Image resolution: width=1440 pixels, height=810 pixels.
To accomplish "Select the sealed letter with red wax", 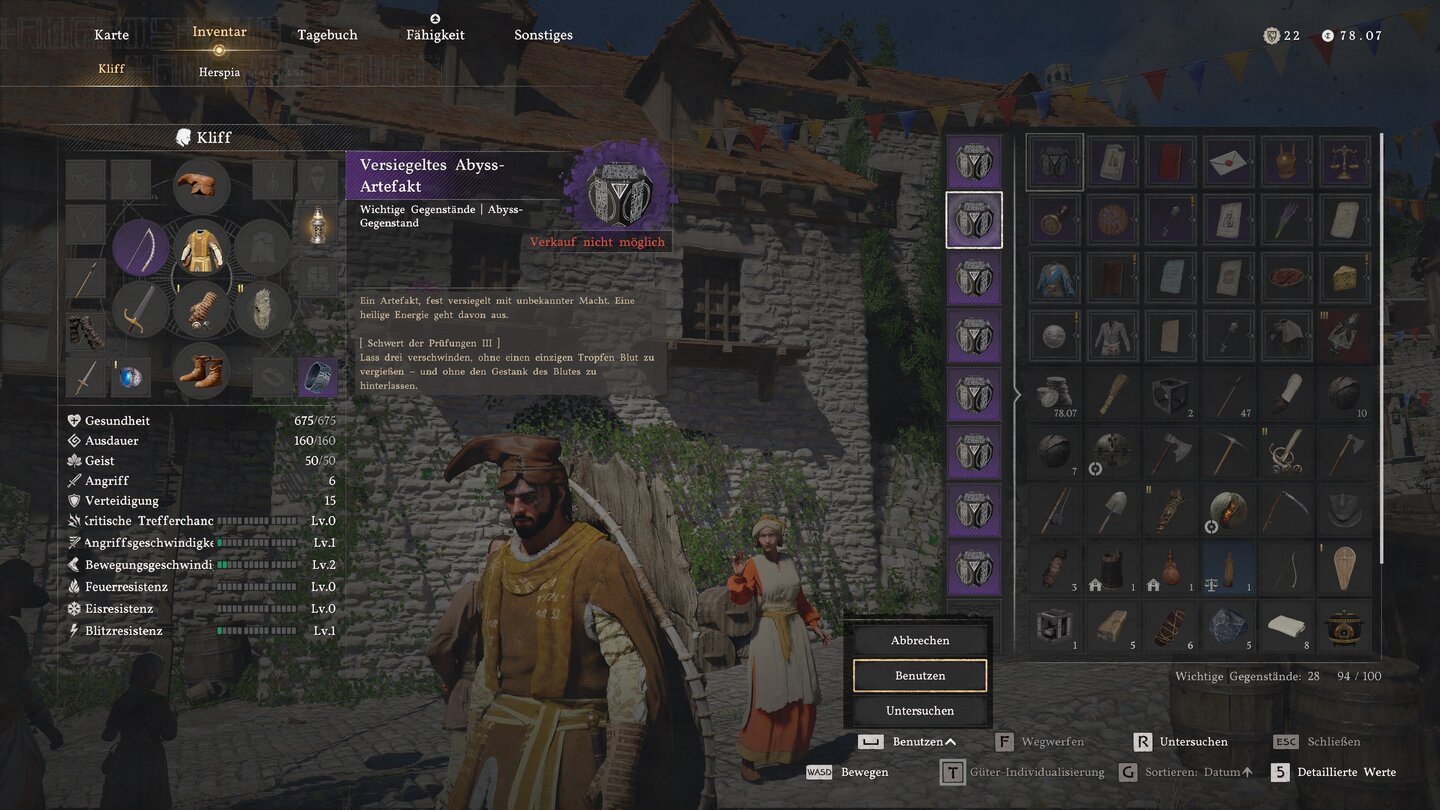I will [1228, 162].
